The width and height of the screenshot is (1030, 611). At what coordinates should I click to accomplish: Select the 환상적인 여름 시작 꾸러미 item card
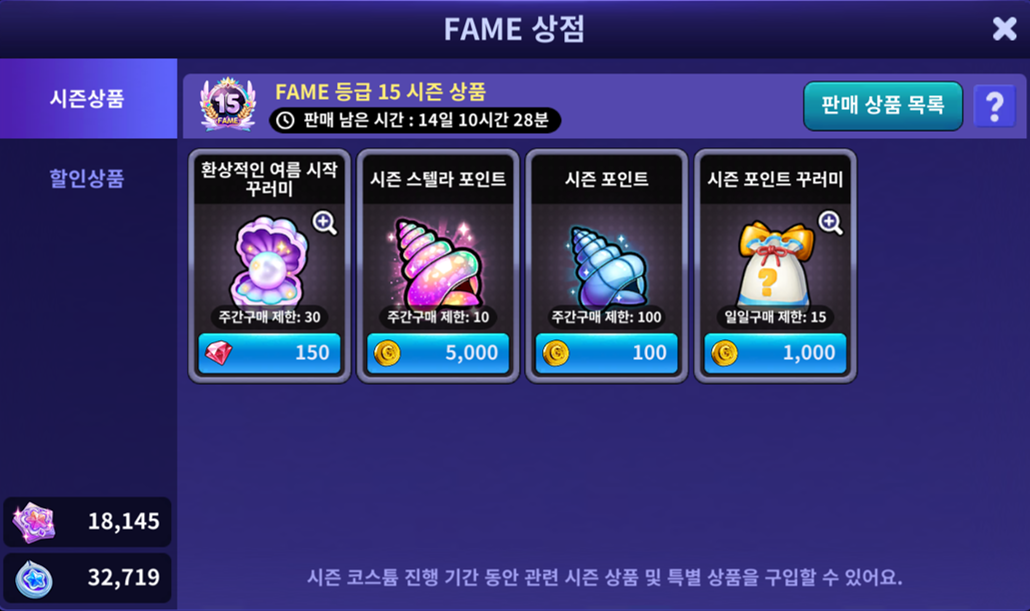point(269,260)
